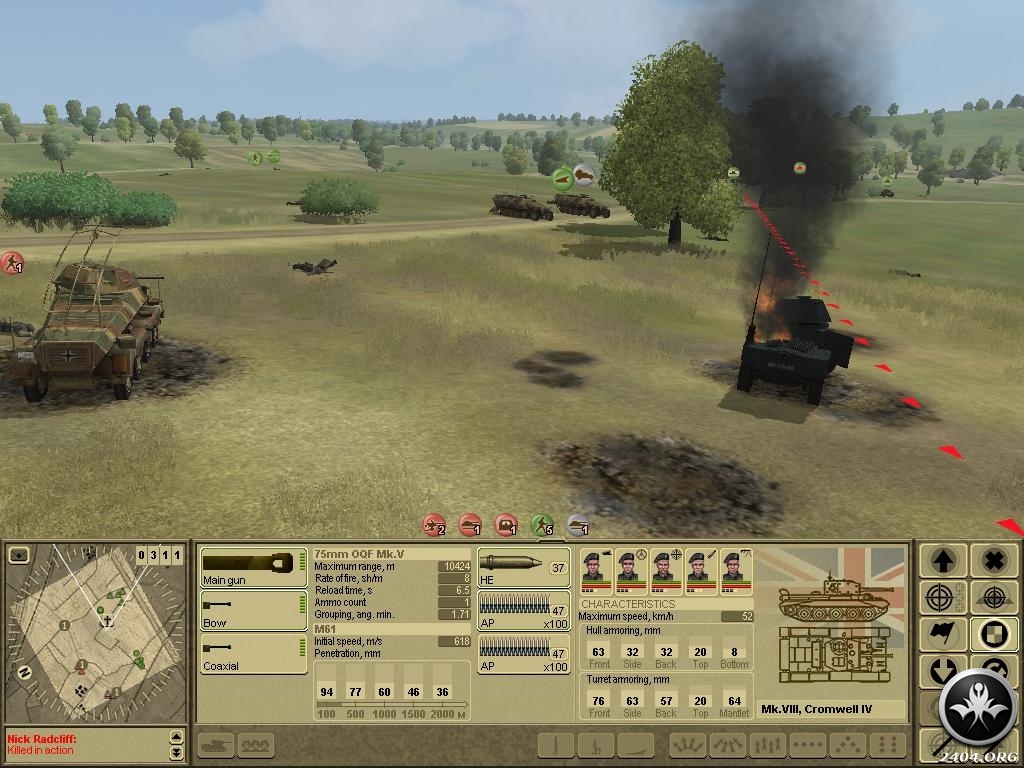Activate the up-arrow move order button
The image size is (1024, 768).
pos(942,560)
